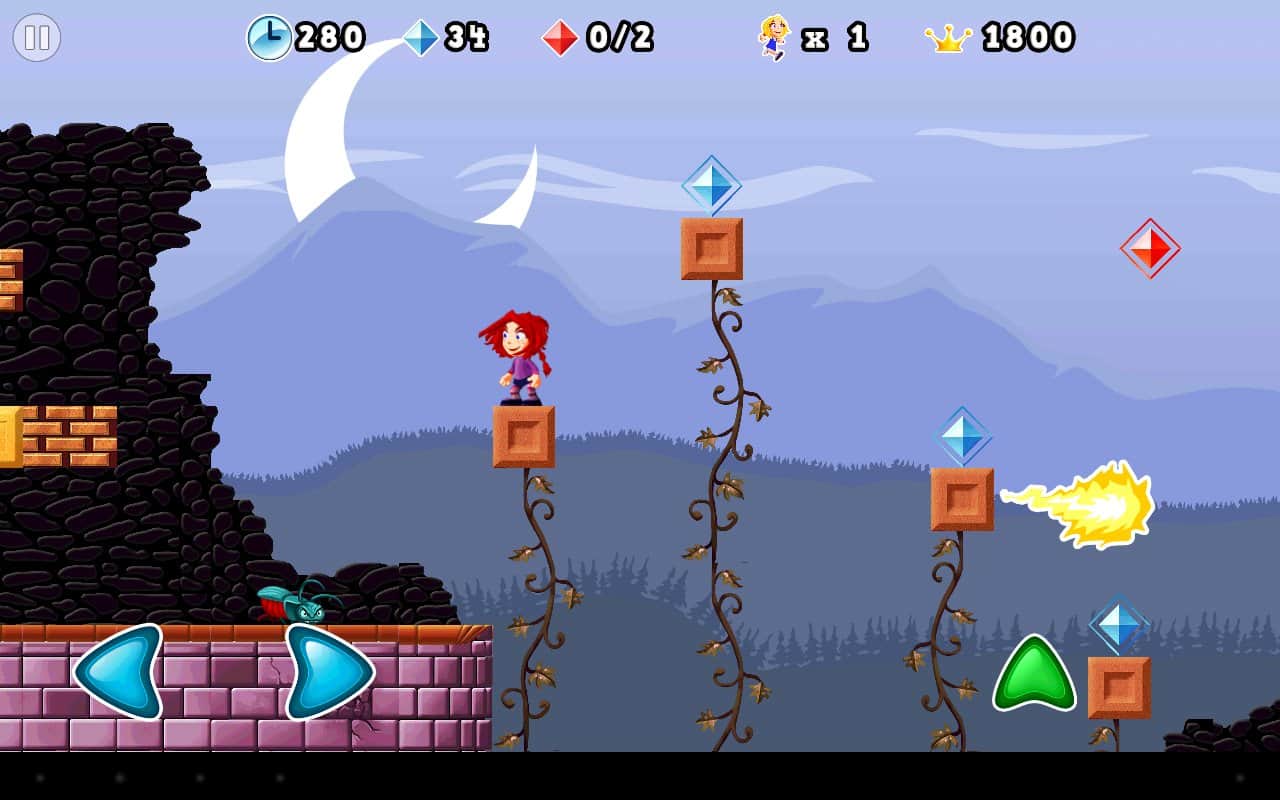Tap the blue left arrow move button

pos(120,671)
